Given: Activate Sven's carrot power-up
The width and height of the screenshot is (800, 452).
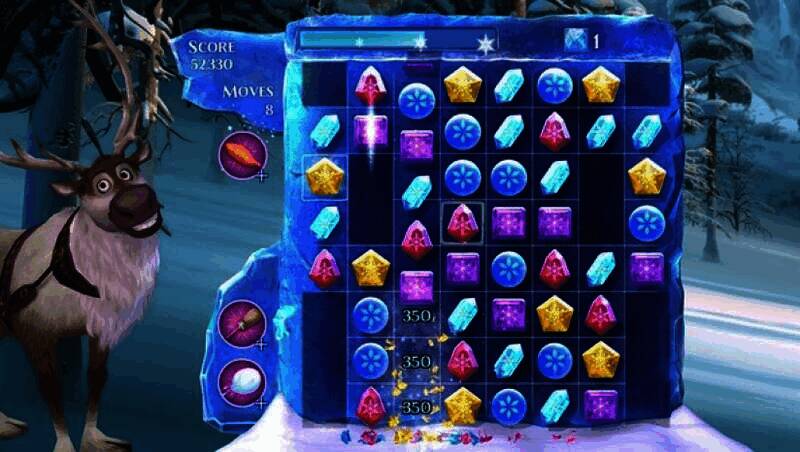Looking at the screenshot, I should pos(241,156).
